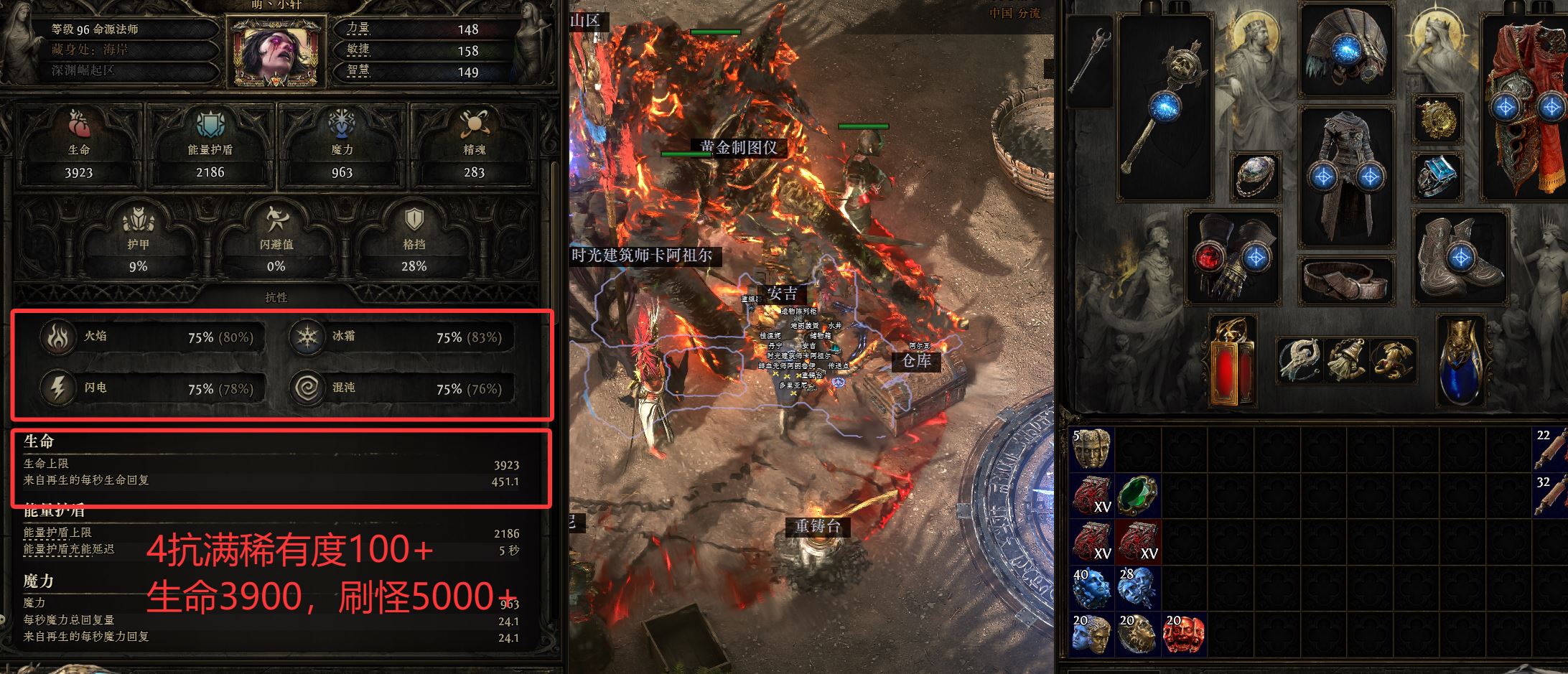The image size is (1568, 674).
Task: Click the equipped helmet slot
Action: [x=1346, y=52]
